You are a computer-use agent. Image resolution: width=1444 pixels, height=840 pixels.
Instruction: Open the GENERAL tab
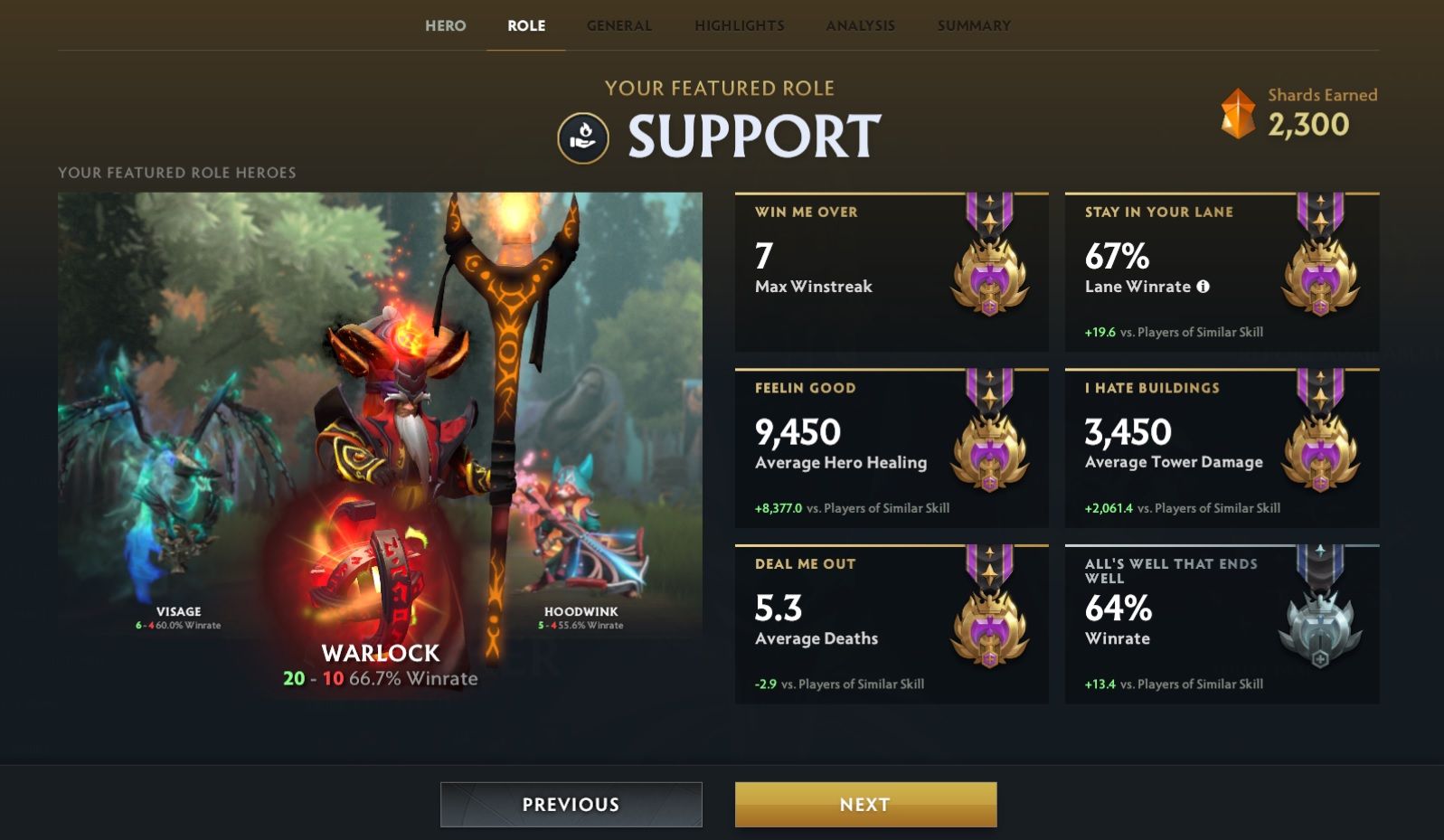618,25
